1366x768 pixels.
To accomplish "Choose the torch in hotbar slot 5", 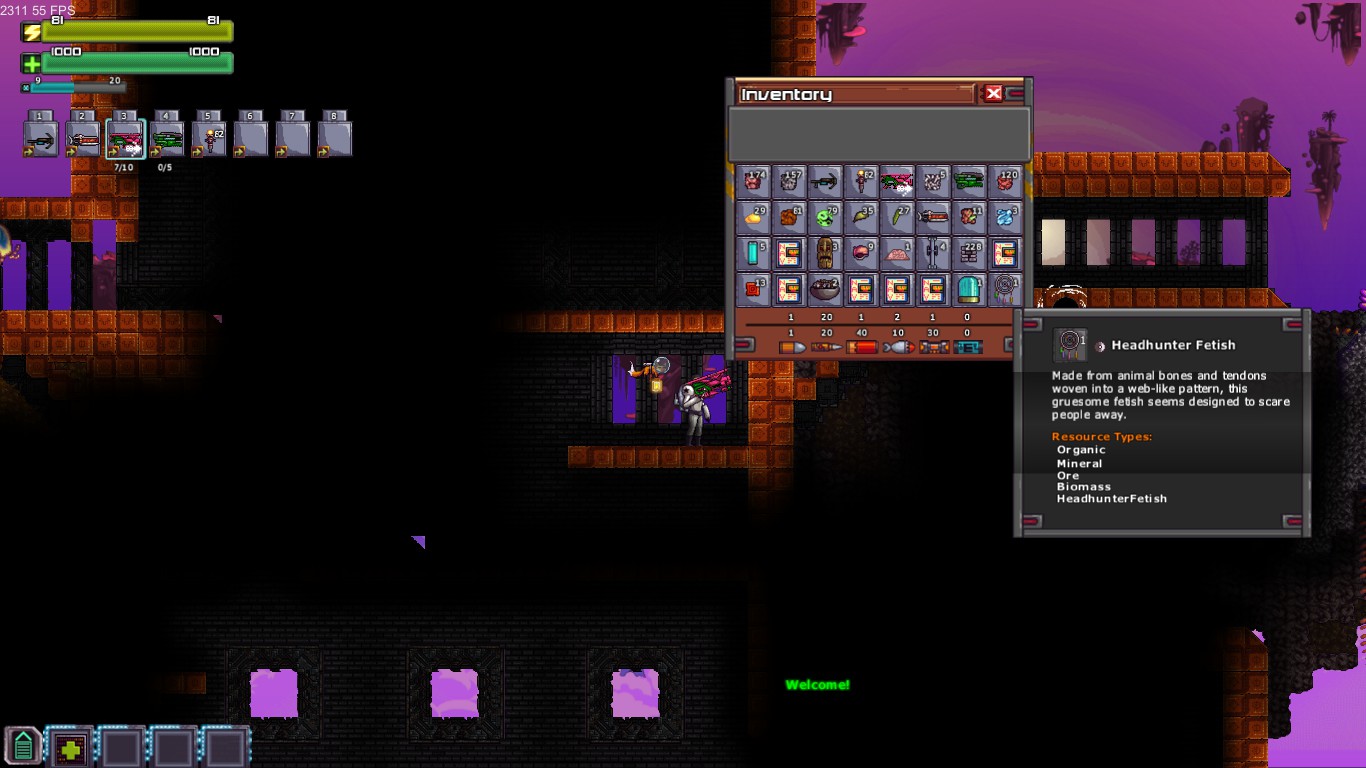I will (x=209, y=140).
